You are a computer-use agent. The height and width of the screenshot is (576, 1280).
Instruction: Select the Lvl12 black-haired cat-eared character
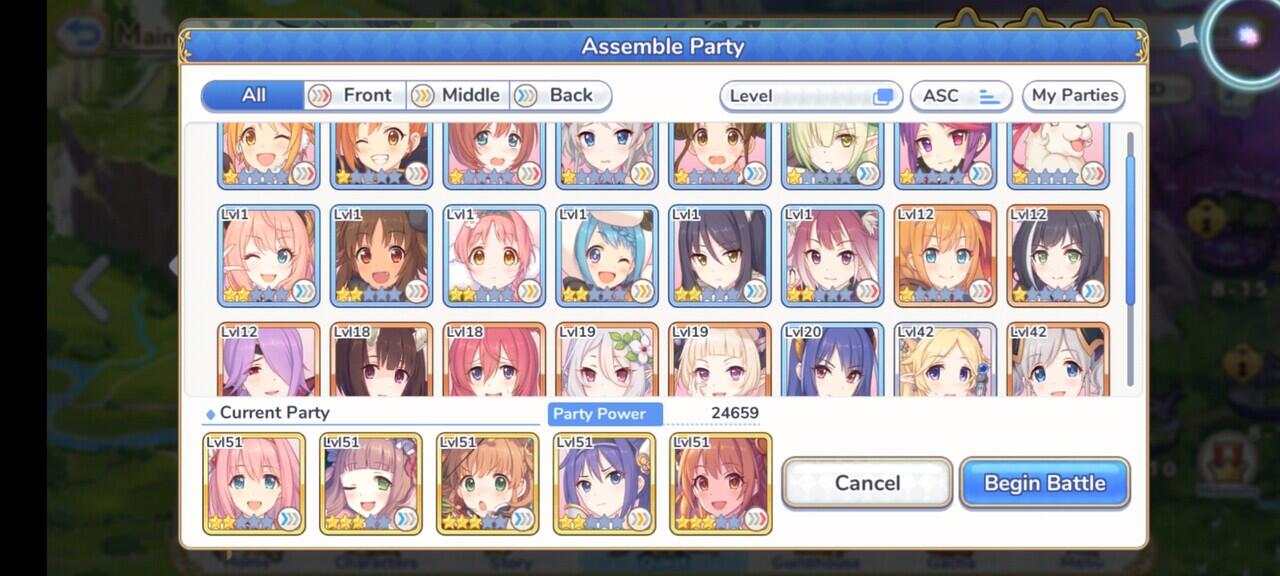pos(1058,255)
